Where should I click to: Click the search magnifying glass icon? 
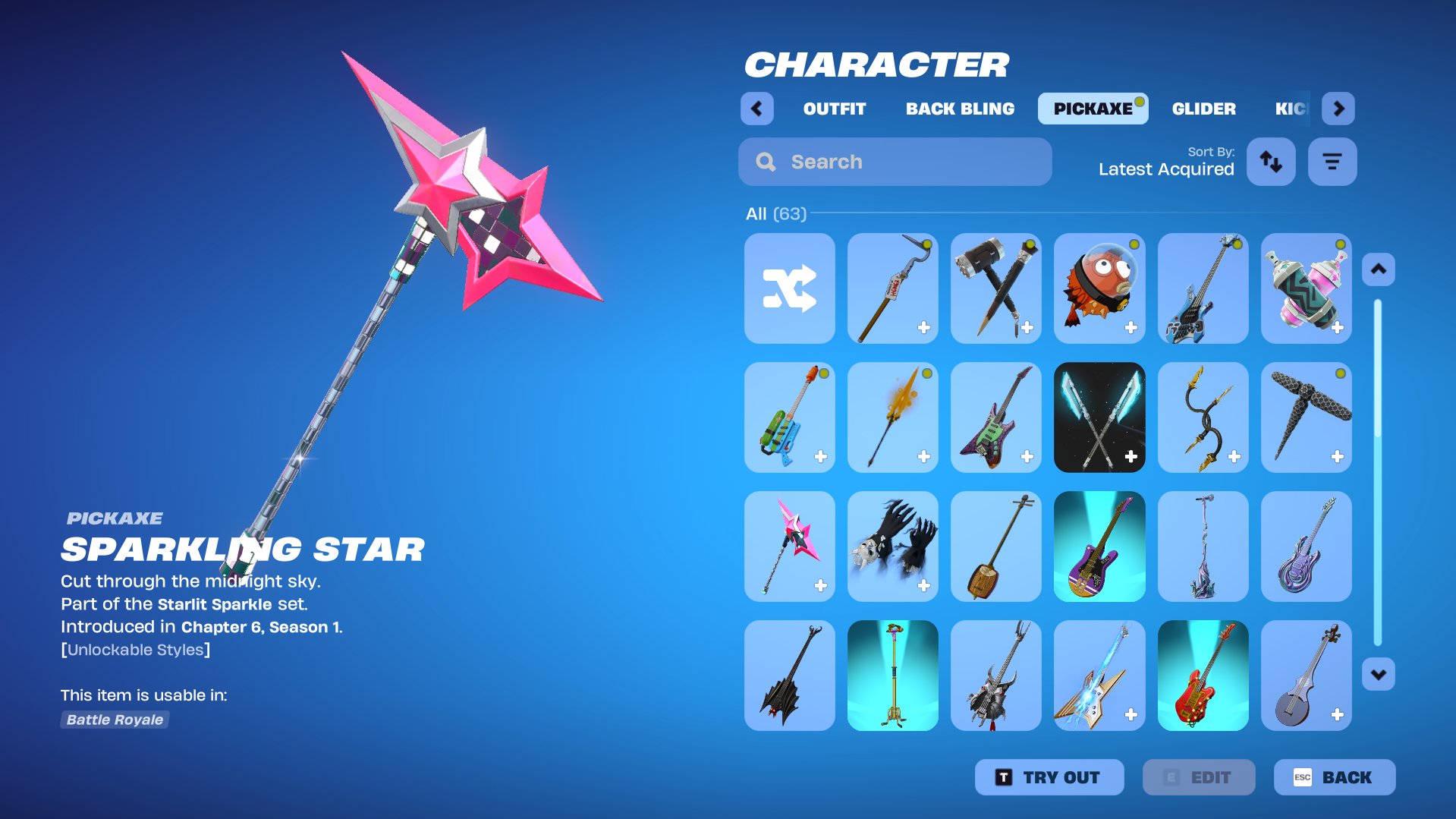(765, 162)
